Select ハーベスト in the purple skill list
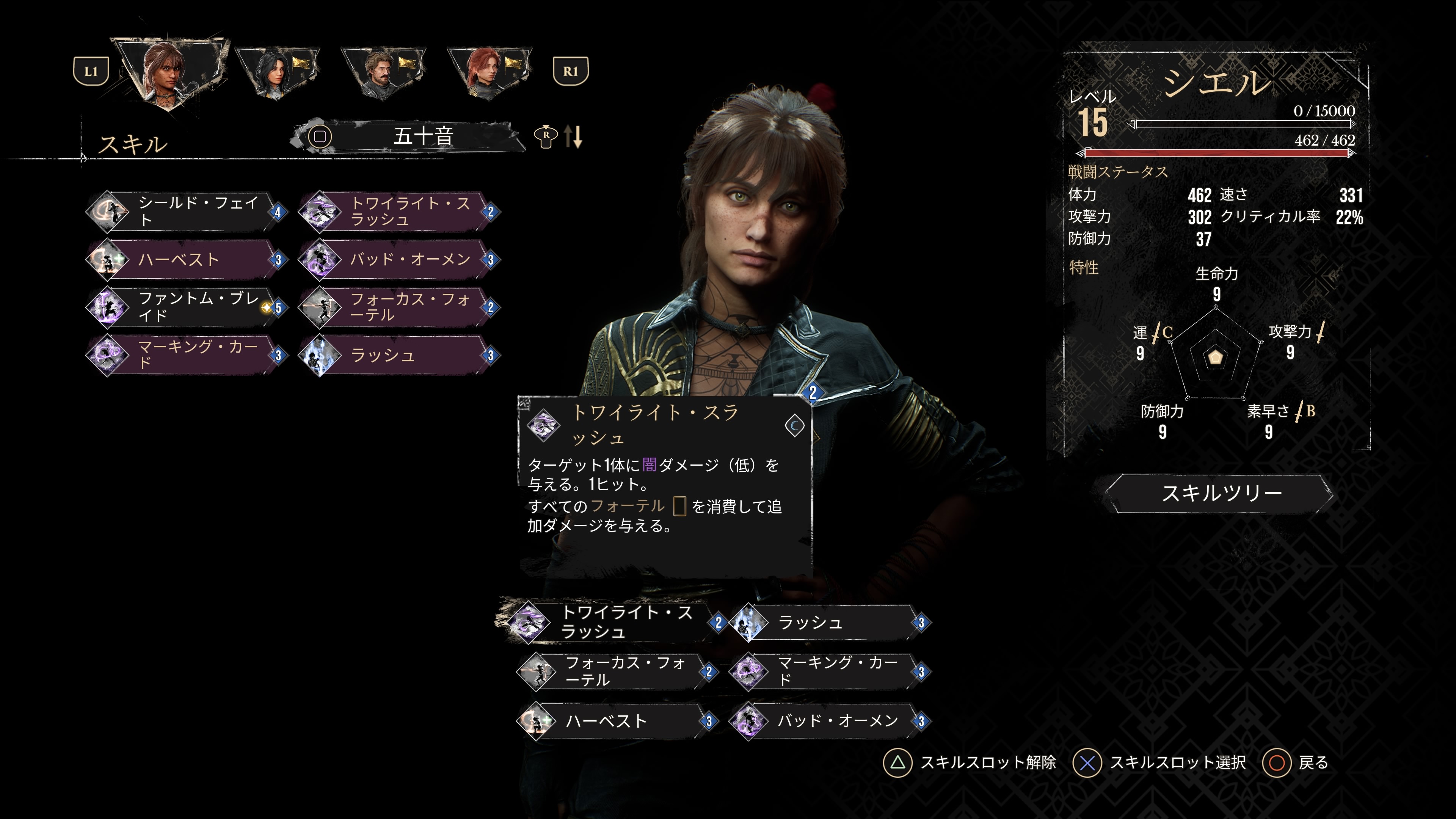 coord(187,259)
